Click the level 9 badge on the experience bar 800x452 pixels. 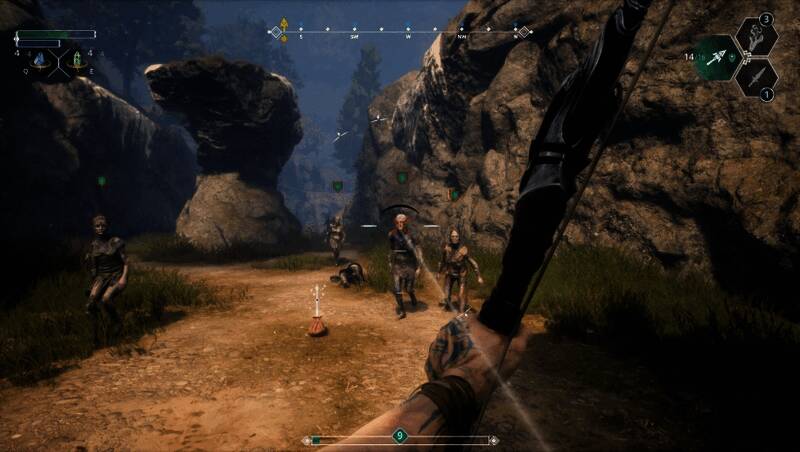400,435
